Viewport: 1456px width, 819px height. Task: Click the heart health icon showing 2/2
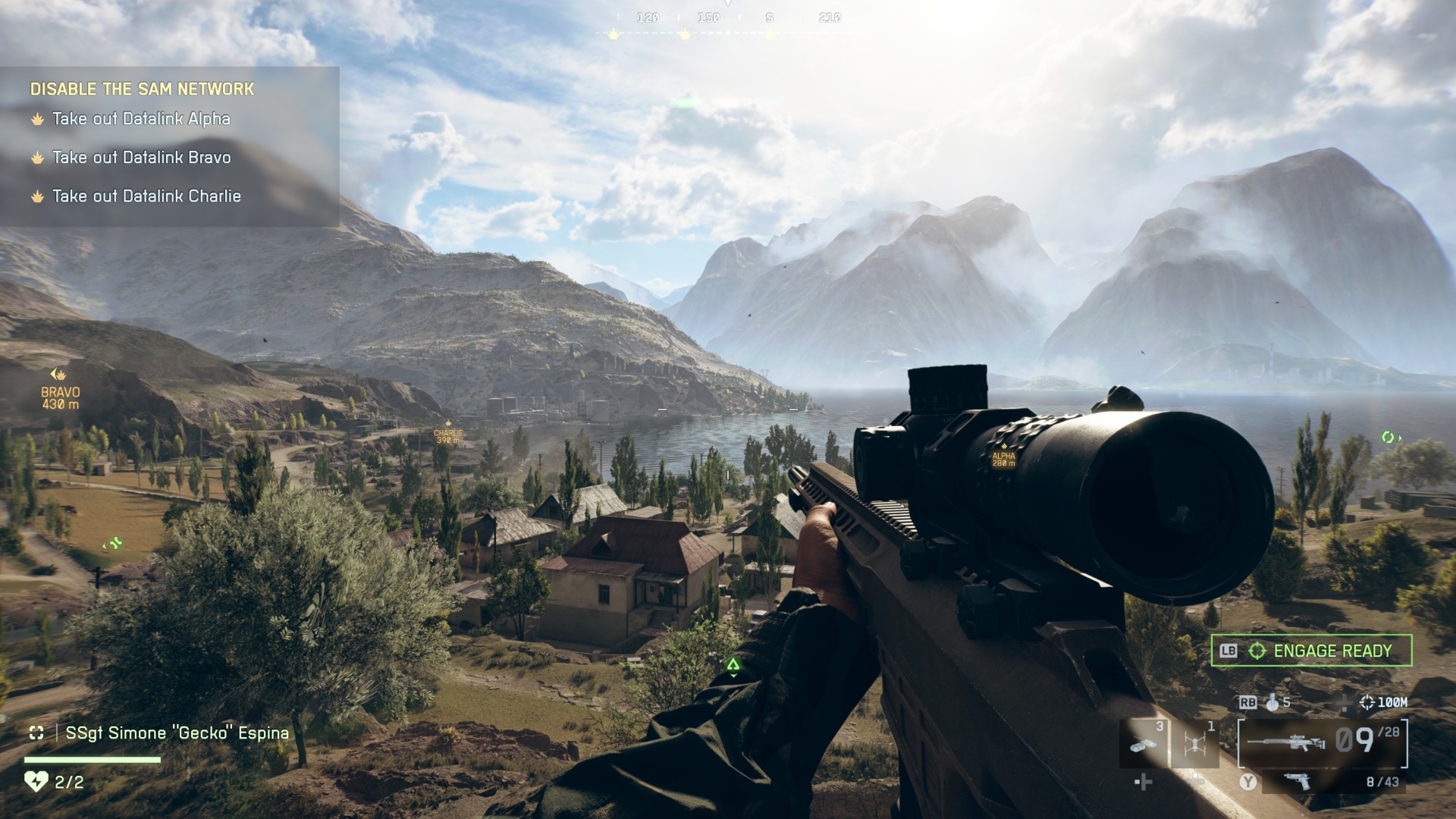(36, 781)
